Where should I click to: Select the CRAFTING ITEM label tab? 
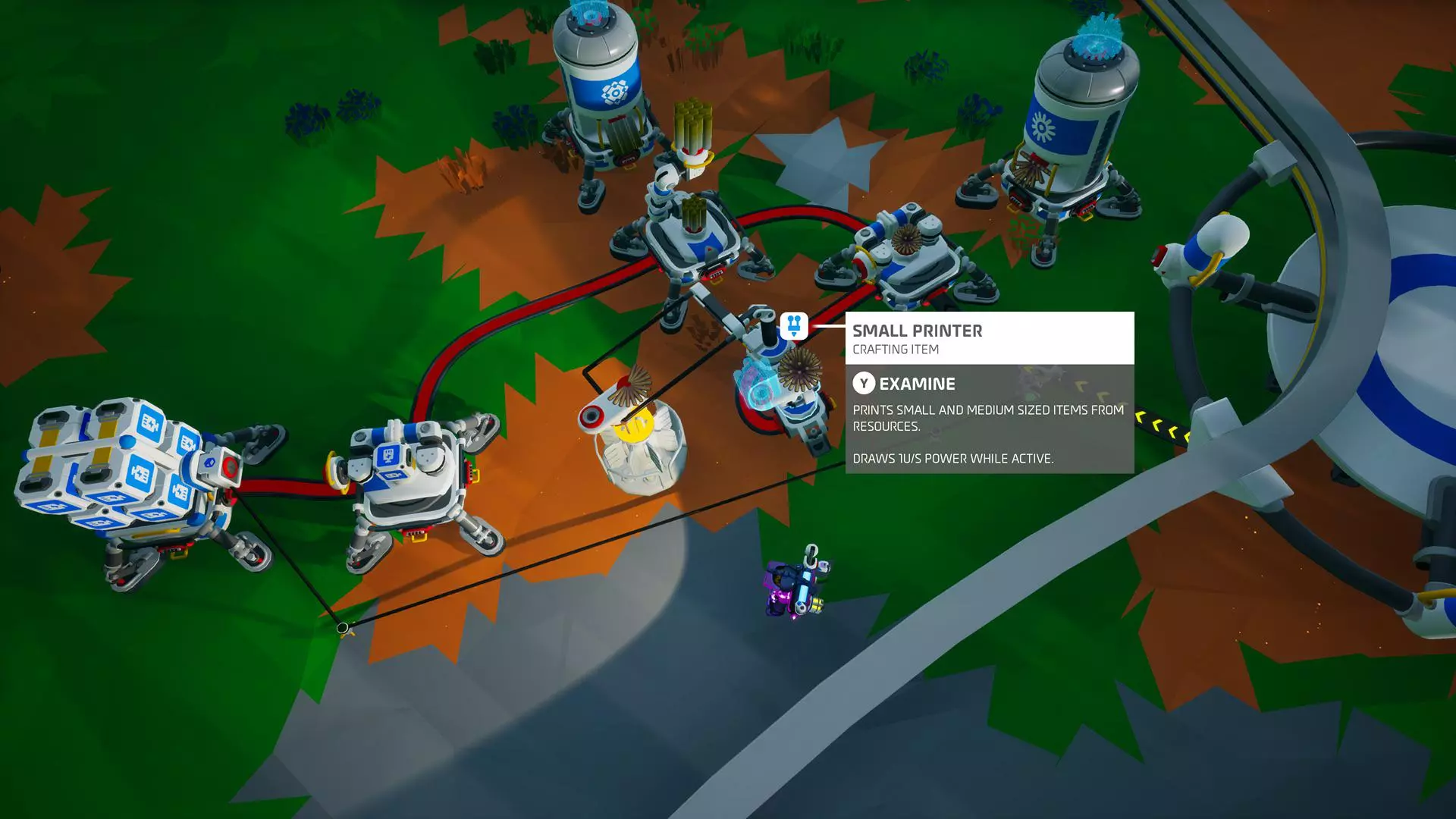pos(895,350)
